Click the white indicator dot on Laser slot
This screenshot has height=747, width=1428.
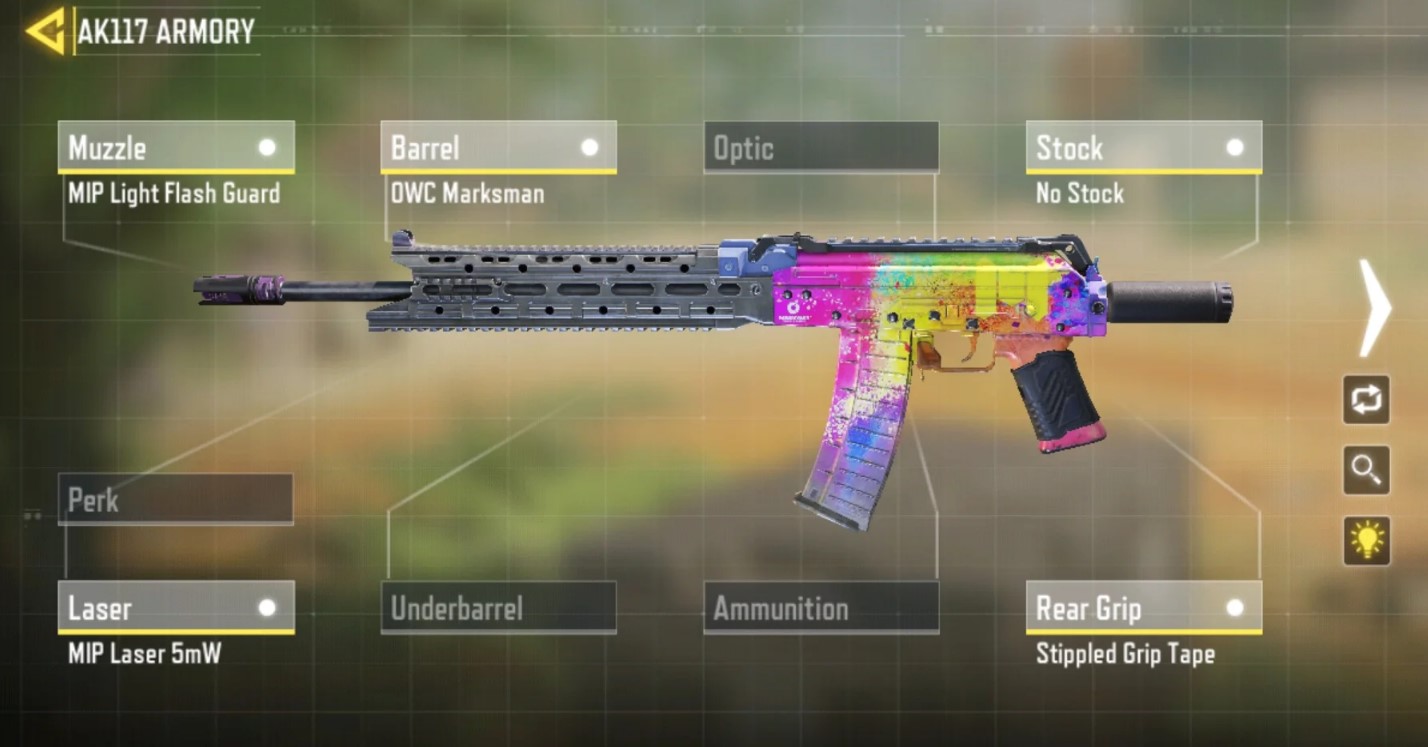point(267,607)
